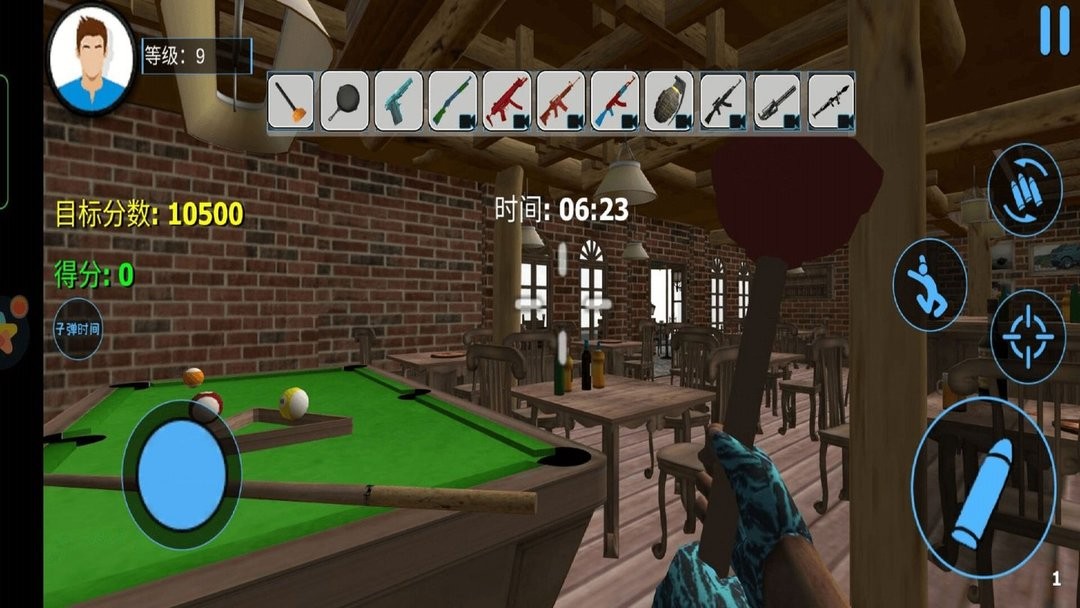1080x608 pixels.
Task: Choose the minigun slot
Action: [777, 101]
